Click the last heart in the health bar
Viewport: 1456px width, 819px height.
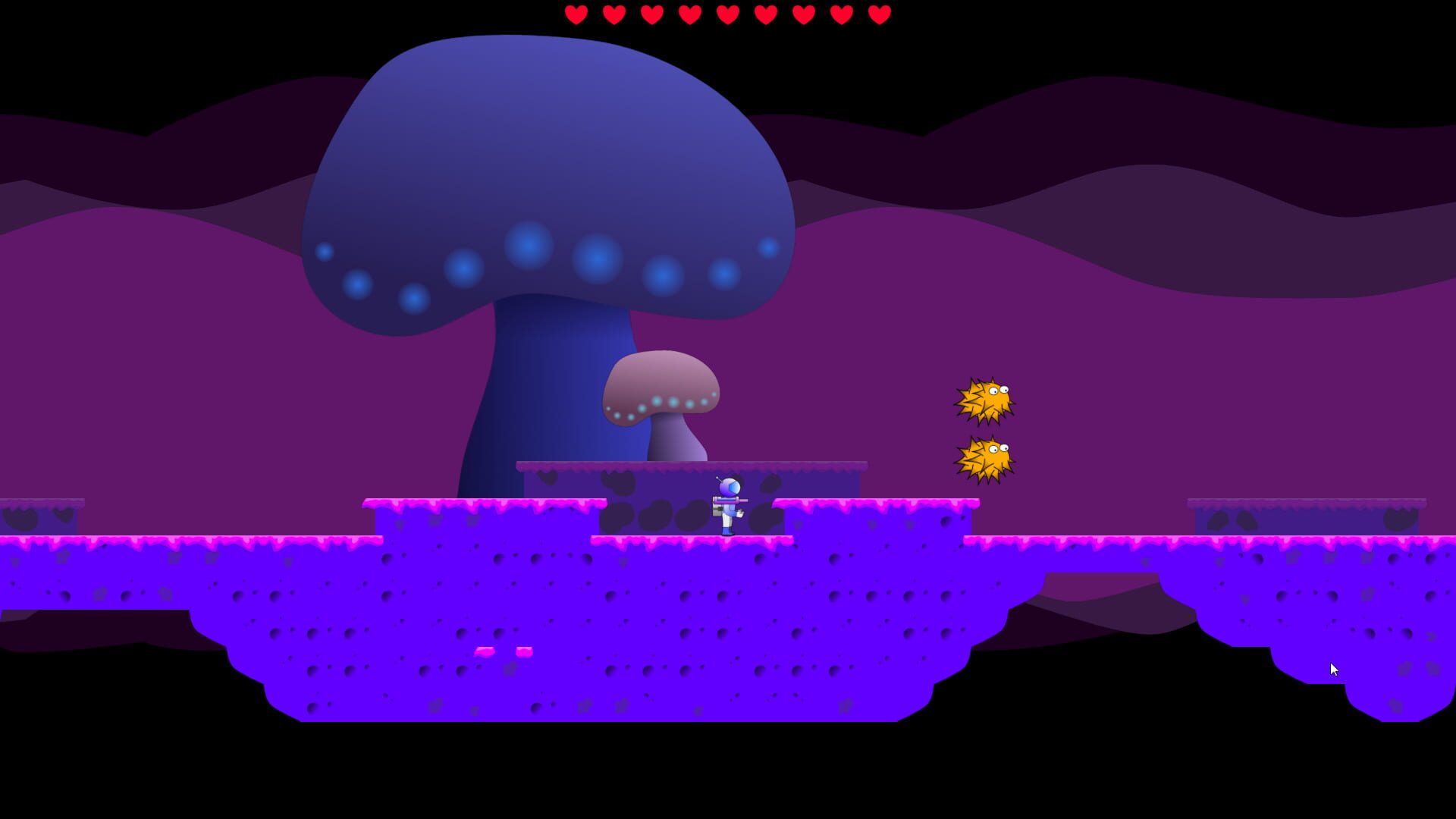[x=878, y=13]
